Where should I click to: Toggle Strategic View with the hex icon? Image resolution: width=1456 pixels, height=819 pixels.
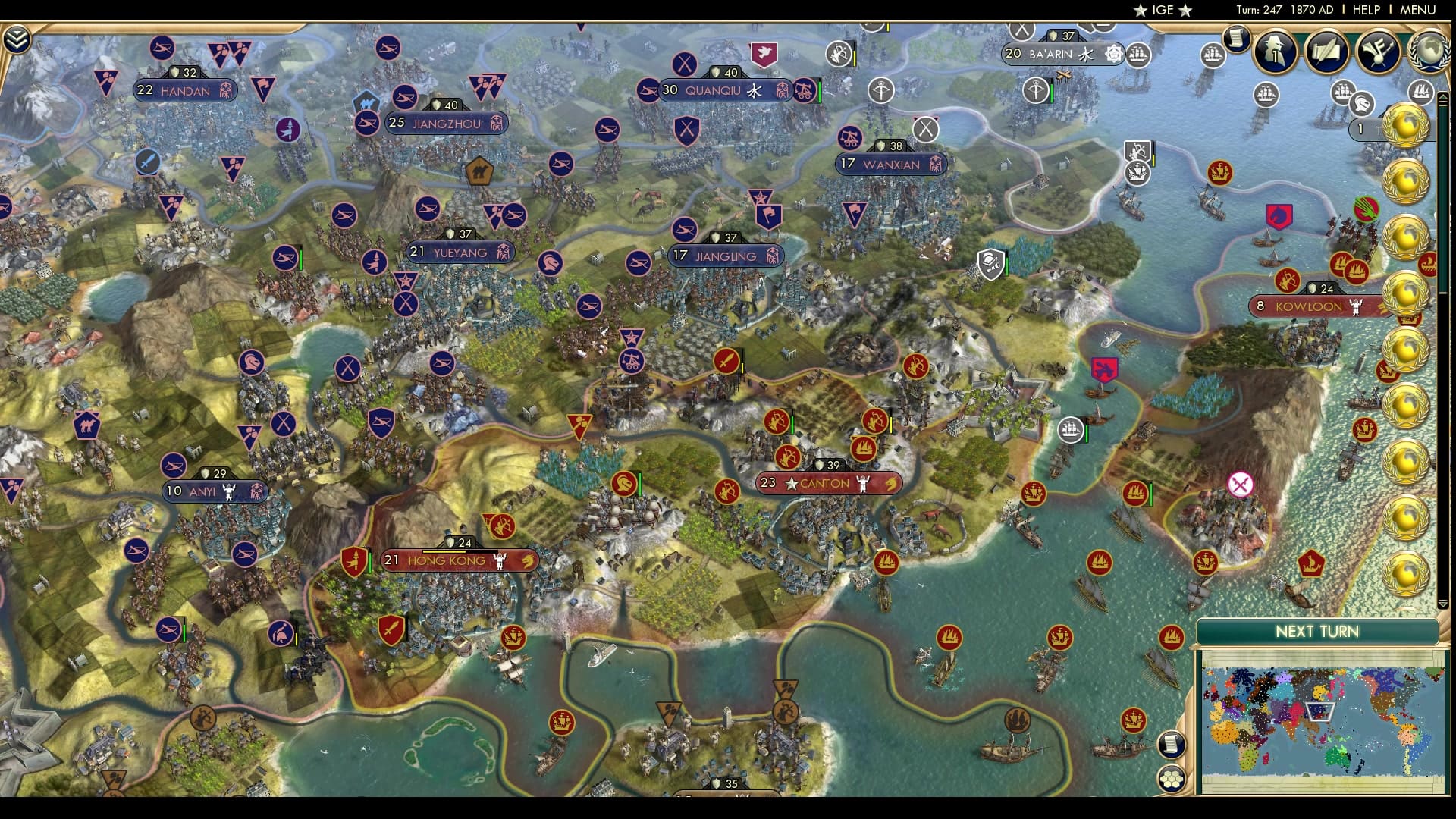point(1171,780)
